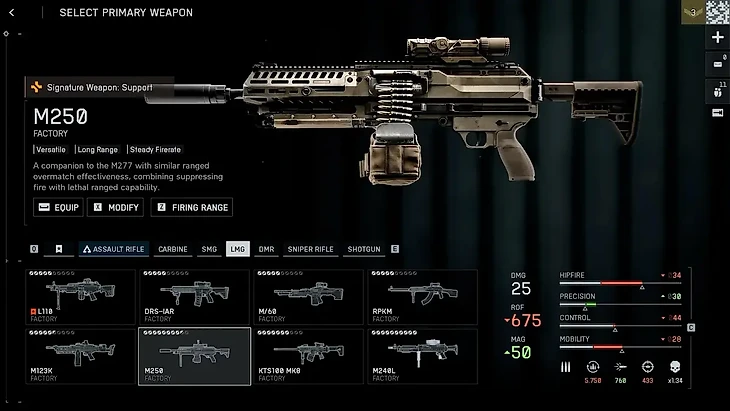This screenshot has height=411, width=730.
Task: Switch to the Assault Rifle category
Action: click(x=113, y=249)
